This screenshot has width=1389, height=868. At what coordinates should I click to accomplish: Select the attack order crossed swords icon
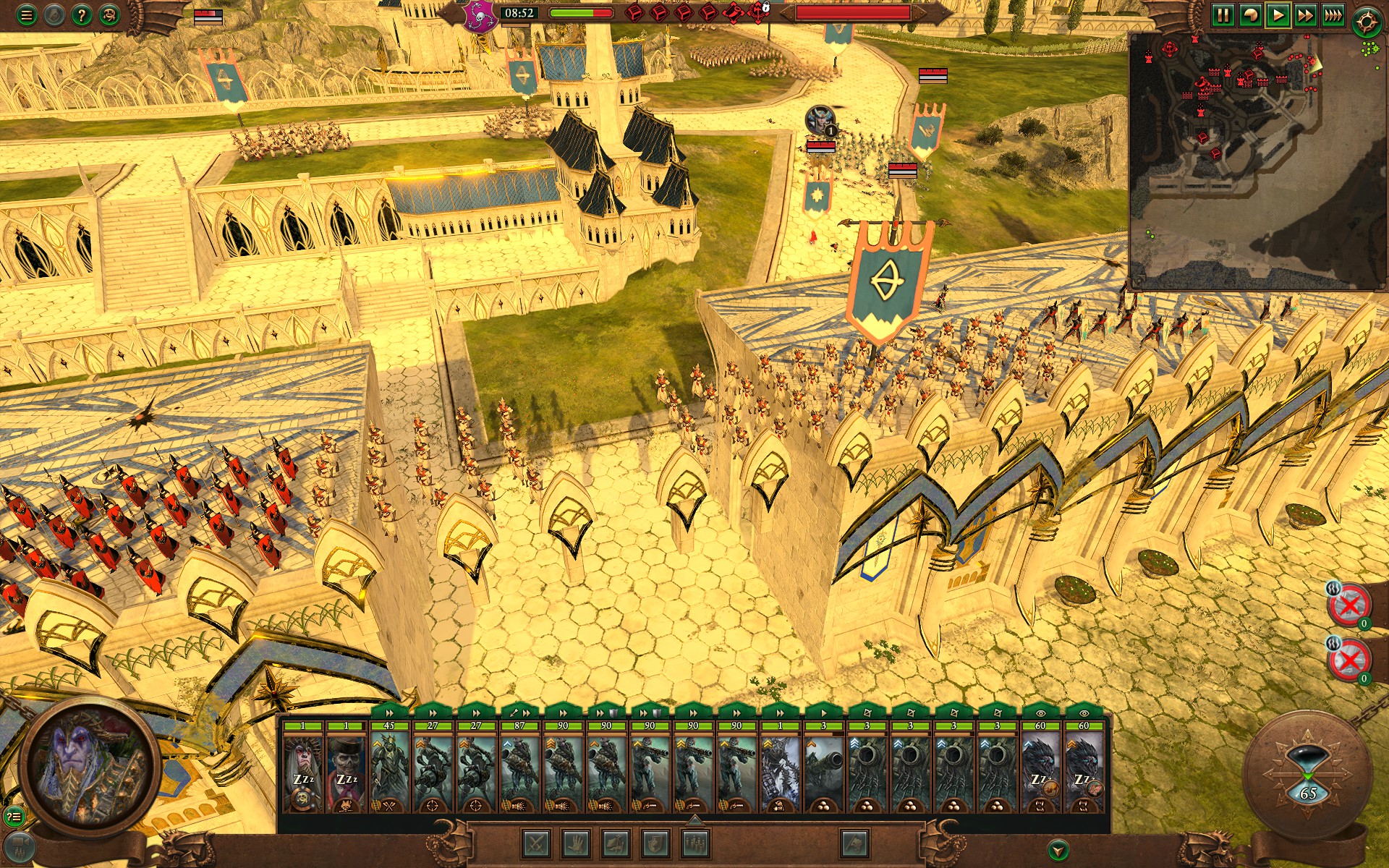537,843
